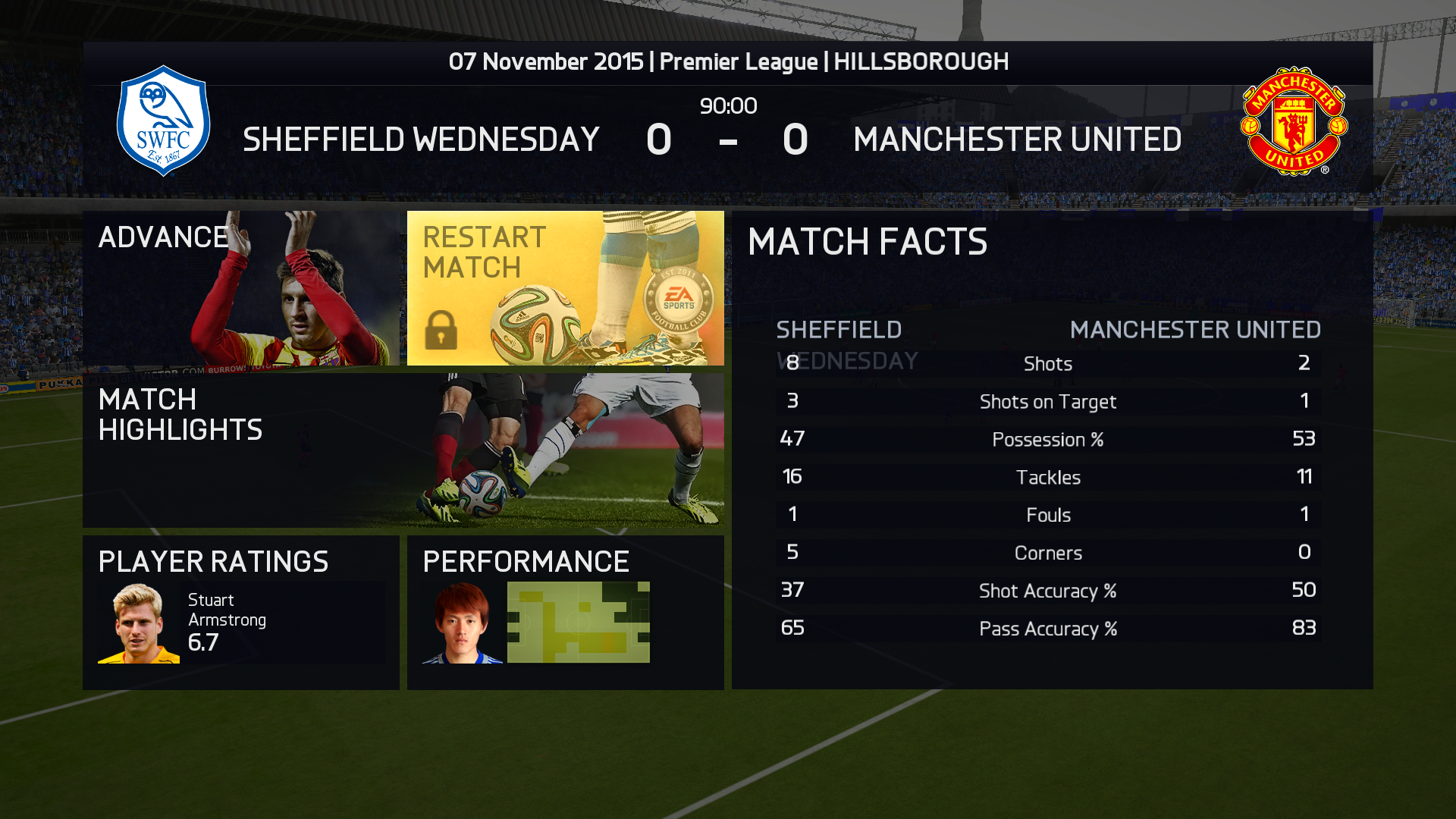Open the Player Ratings panel

(241, 612)
